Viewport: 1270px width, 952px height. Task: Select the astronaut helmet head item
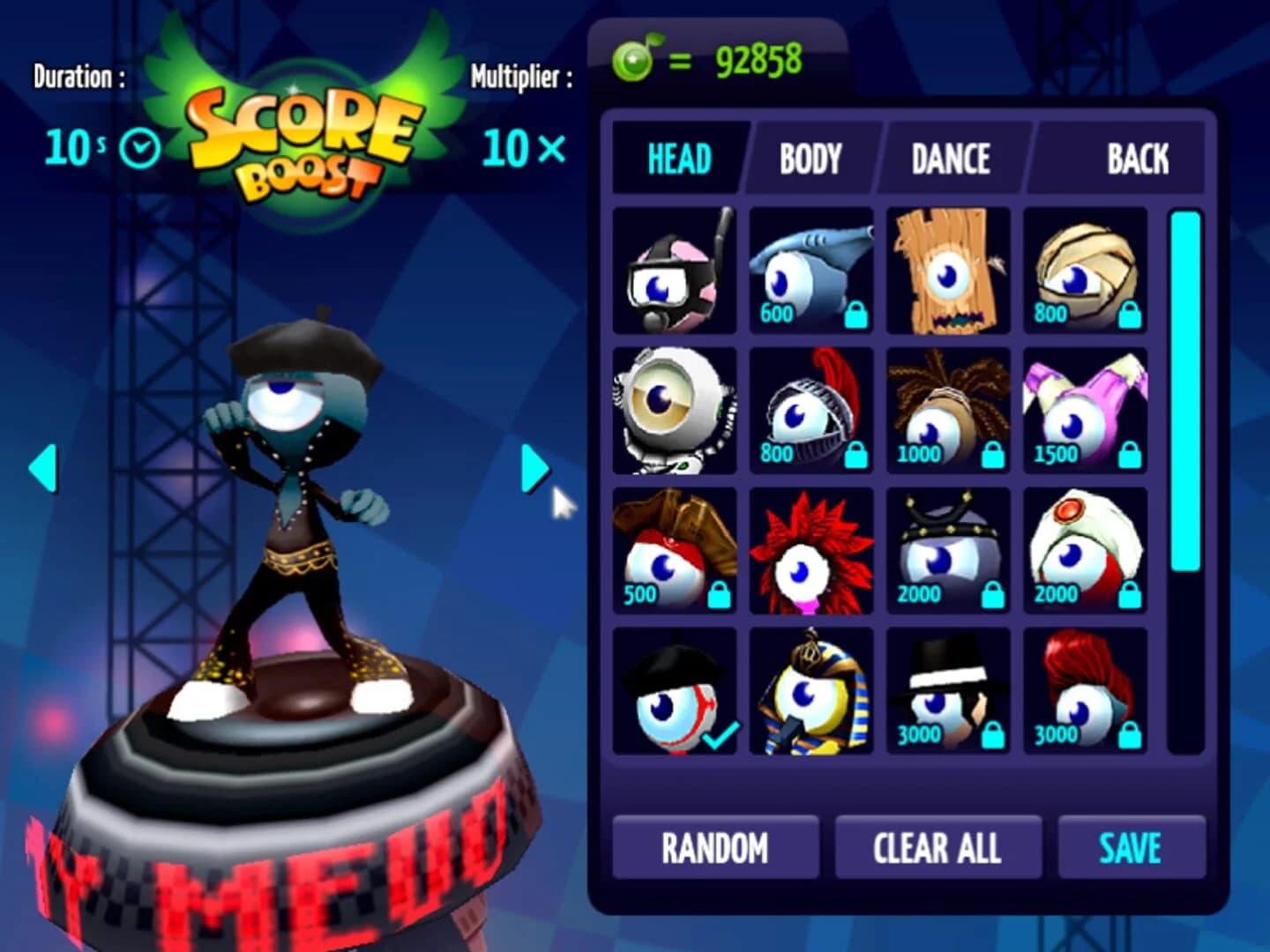tap(675, 410)
